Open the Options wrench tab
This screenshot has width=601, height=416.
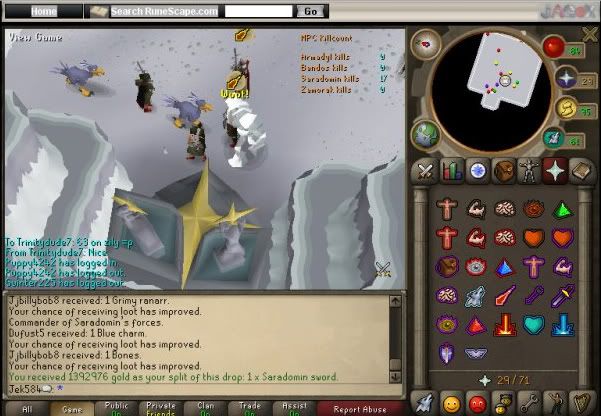528,403
